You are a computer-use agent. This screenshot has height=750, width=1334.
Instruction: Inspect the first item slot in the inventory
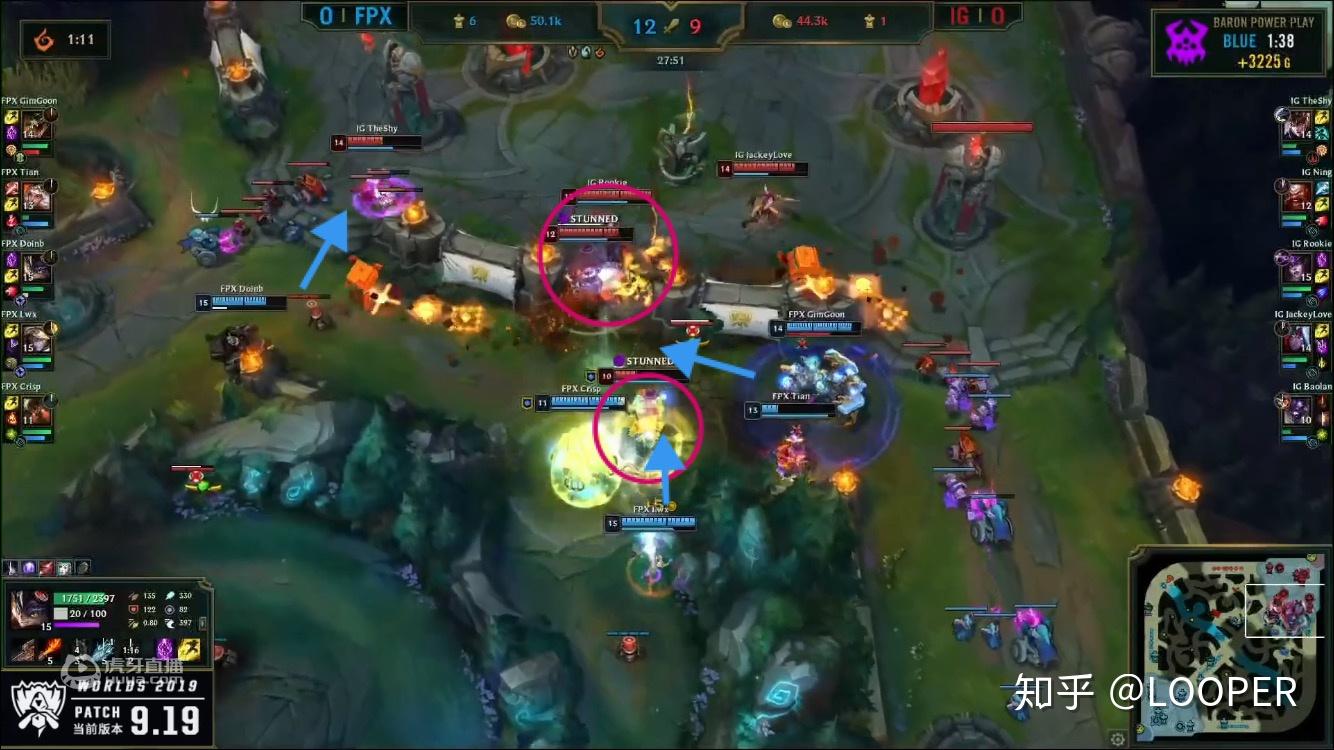pos(11,567)
